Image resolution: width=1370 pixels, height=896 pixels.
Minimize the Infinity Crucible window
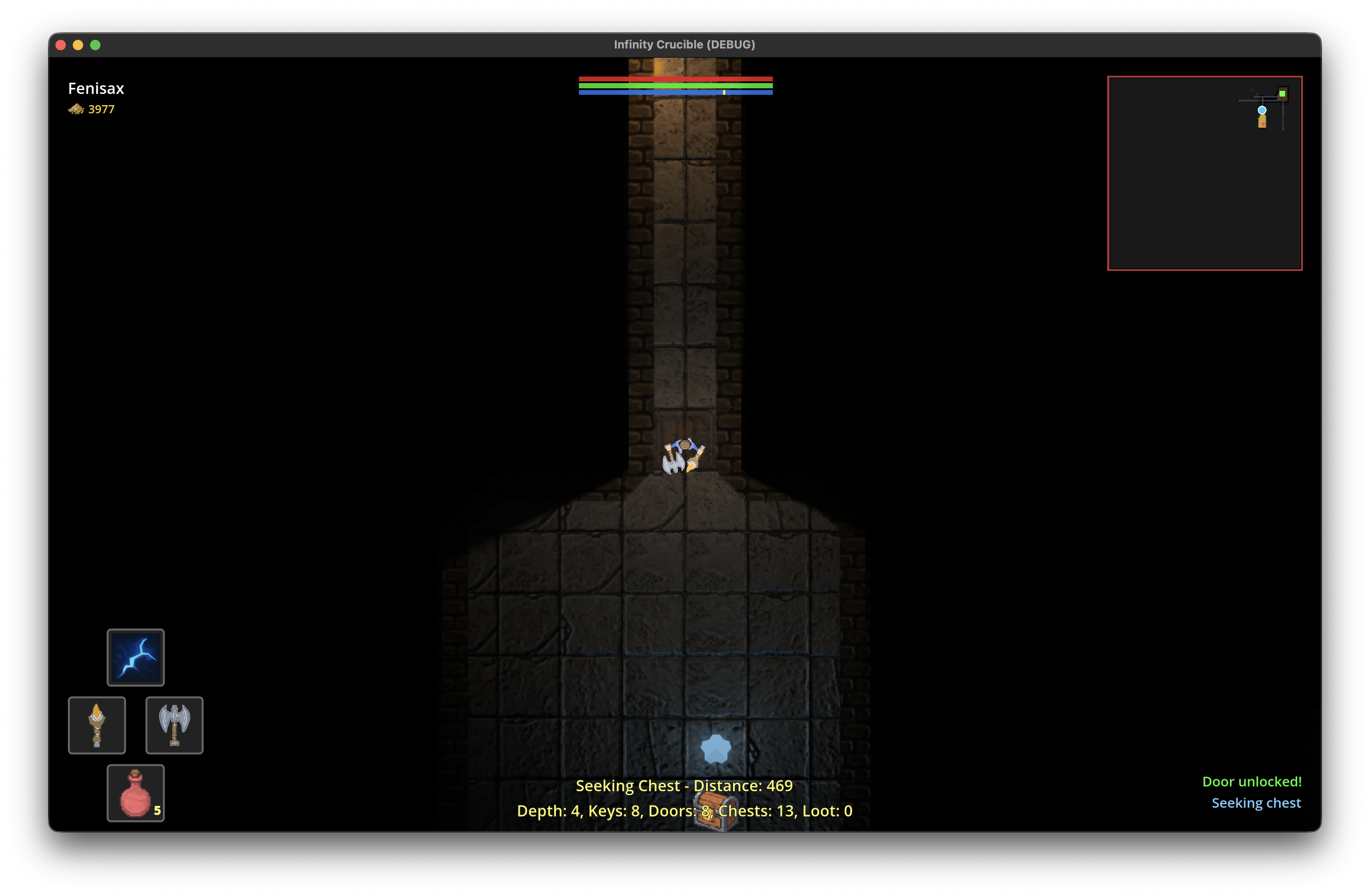[x=78, y=45]
